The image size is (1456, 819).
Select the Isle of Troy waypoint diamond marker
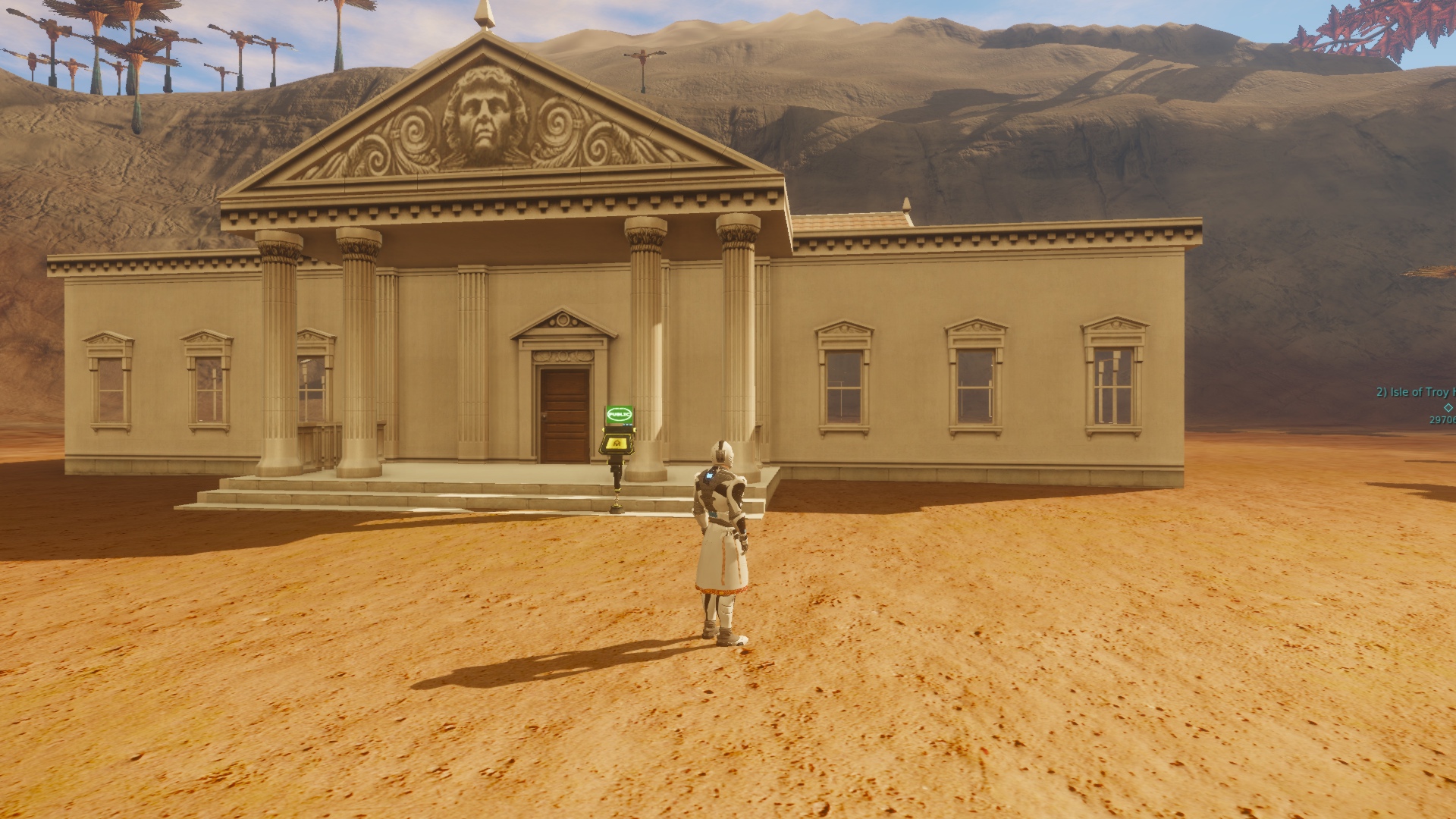1448,407
